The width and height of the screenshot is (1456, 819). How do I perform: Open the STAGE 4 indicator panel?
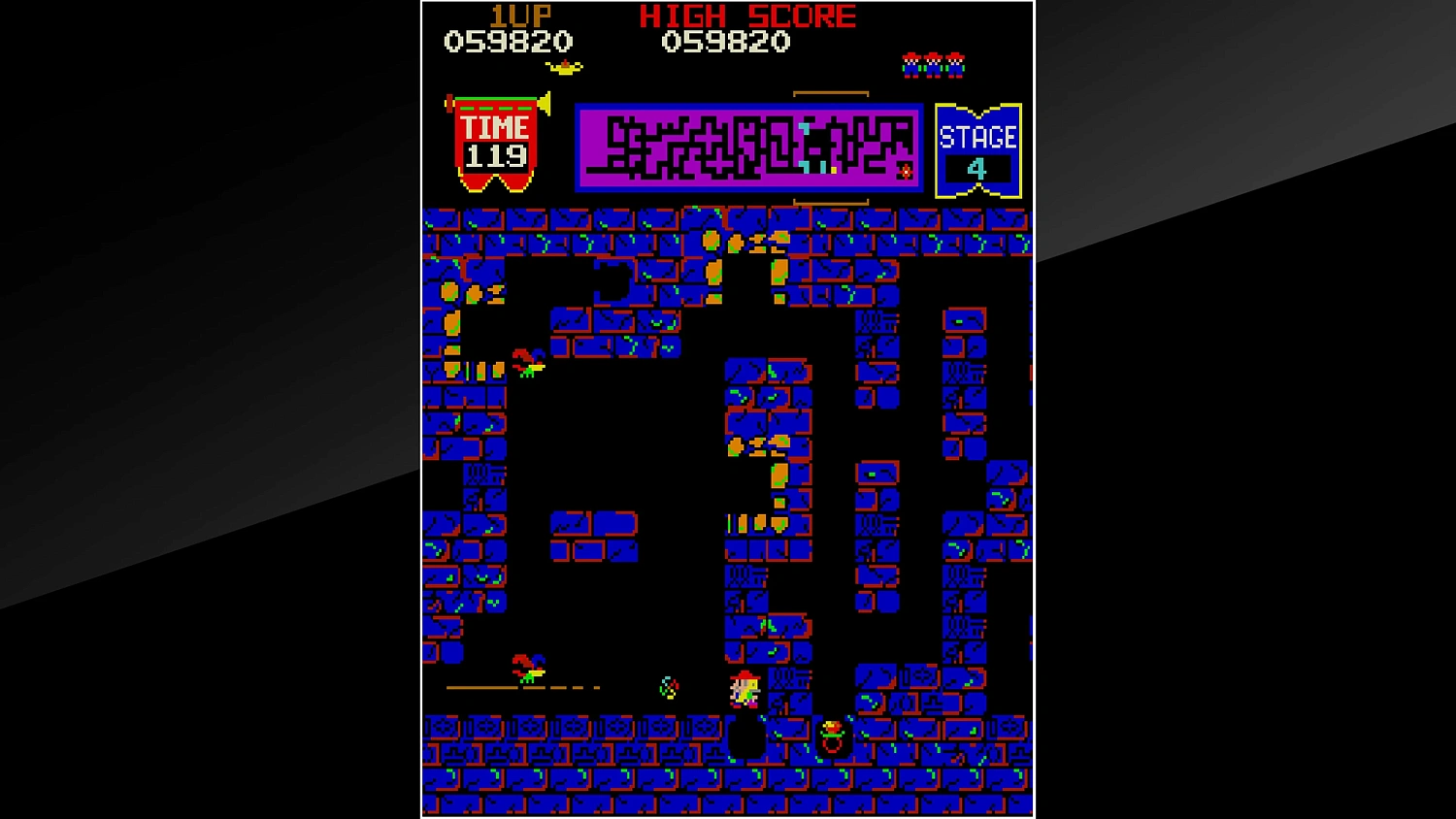pyautogui.click(x=976, y=147)
